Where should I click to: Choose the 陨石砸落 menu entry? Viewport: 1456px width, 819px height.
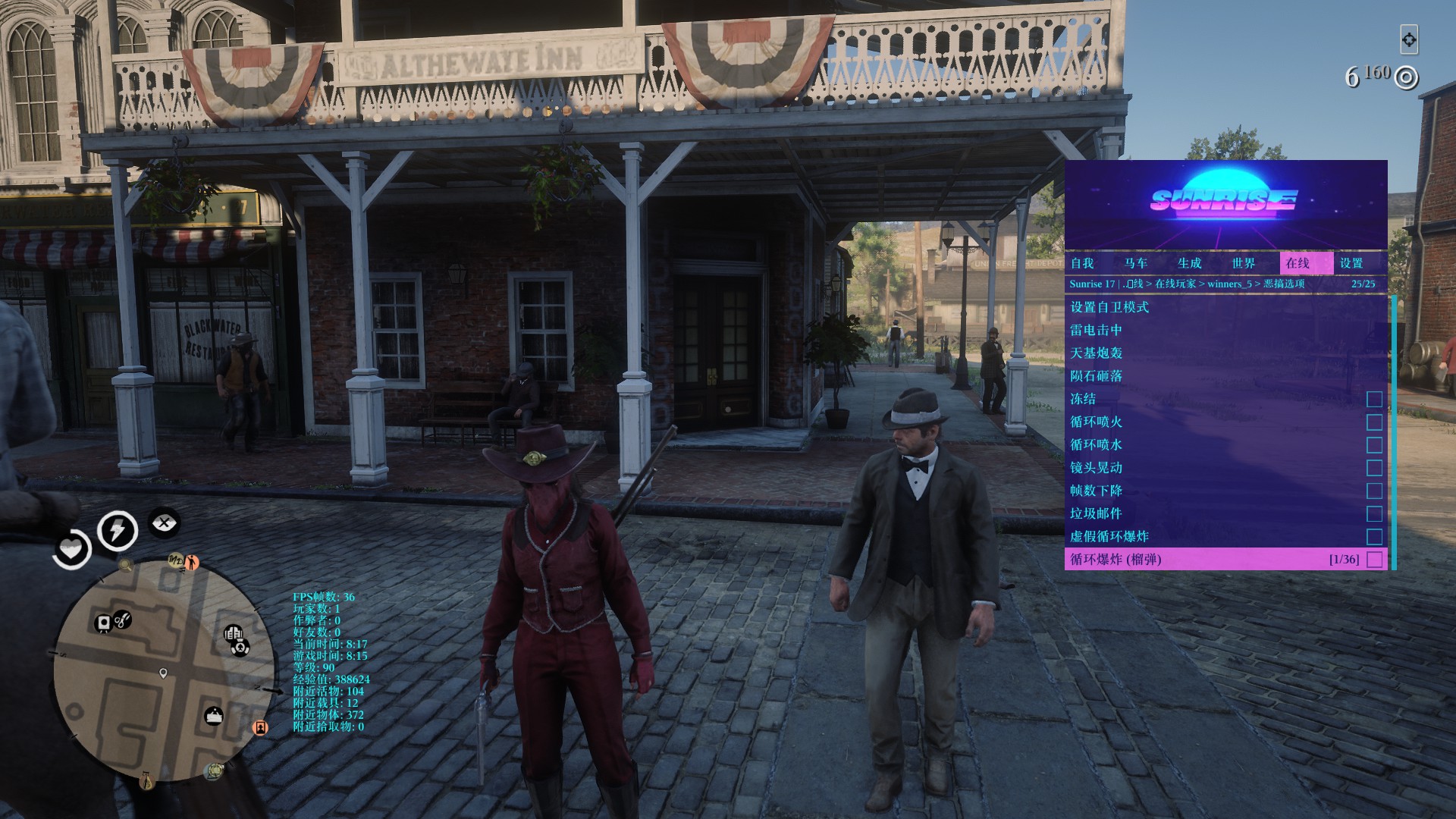[x=1096, y=376]
